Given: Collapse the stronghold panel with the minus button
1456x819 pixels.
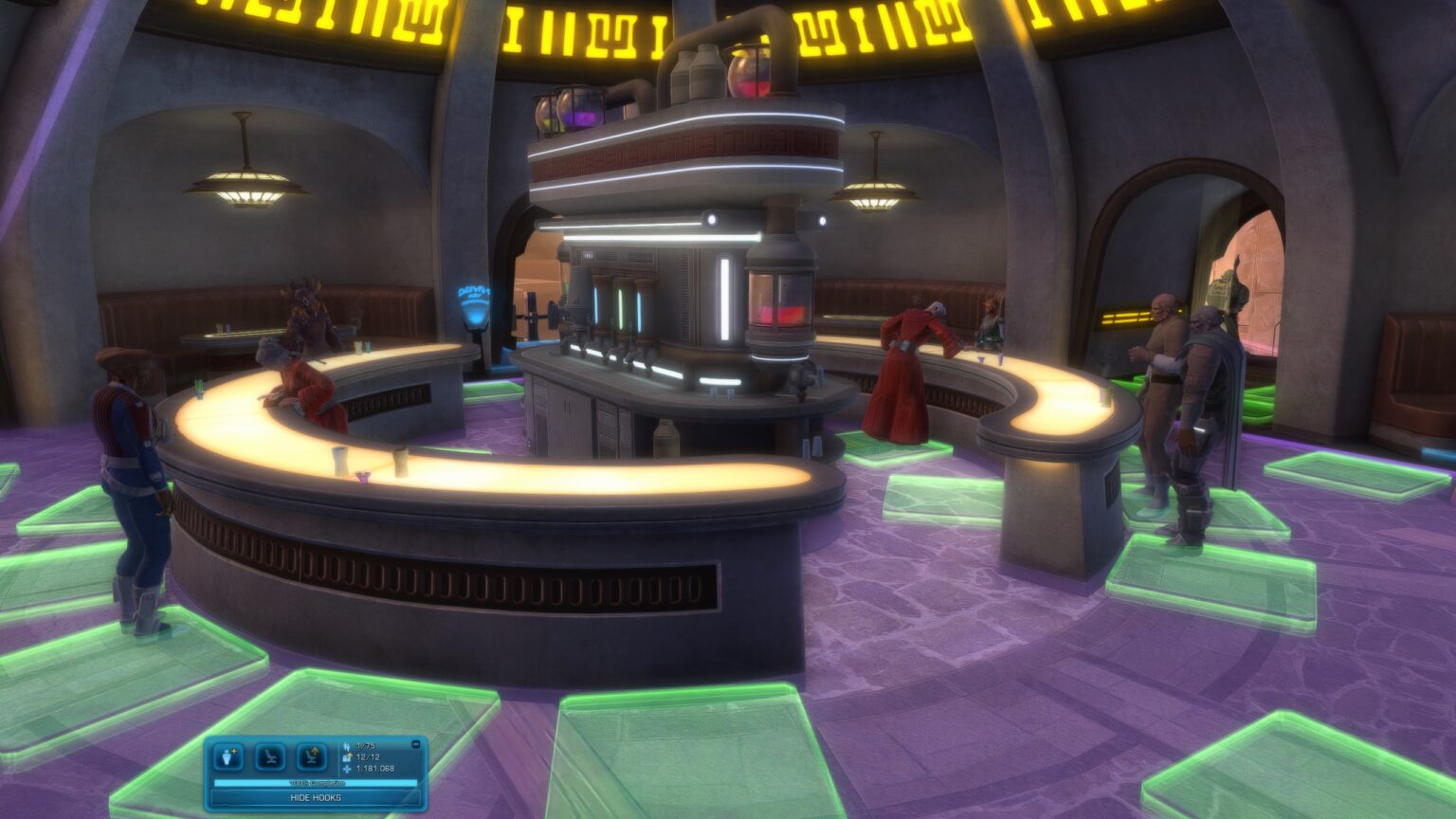Looking at the screenshot, I should (x=416, y=744).
